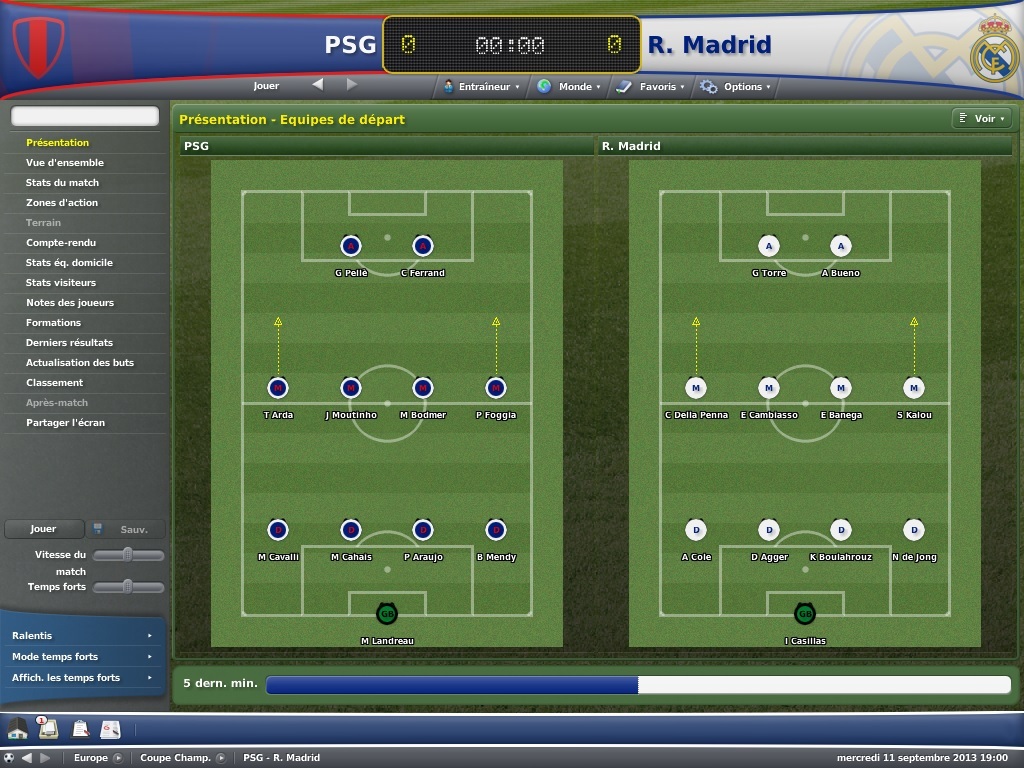Image resolution: width=1024 pixels, height=768 pixels.
Task: Open the Classement table
Action: (x=55, y=383)
